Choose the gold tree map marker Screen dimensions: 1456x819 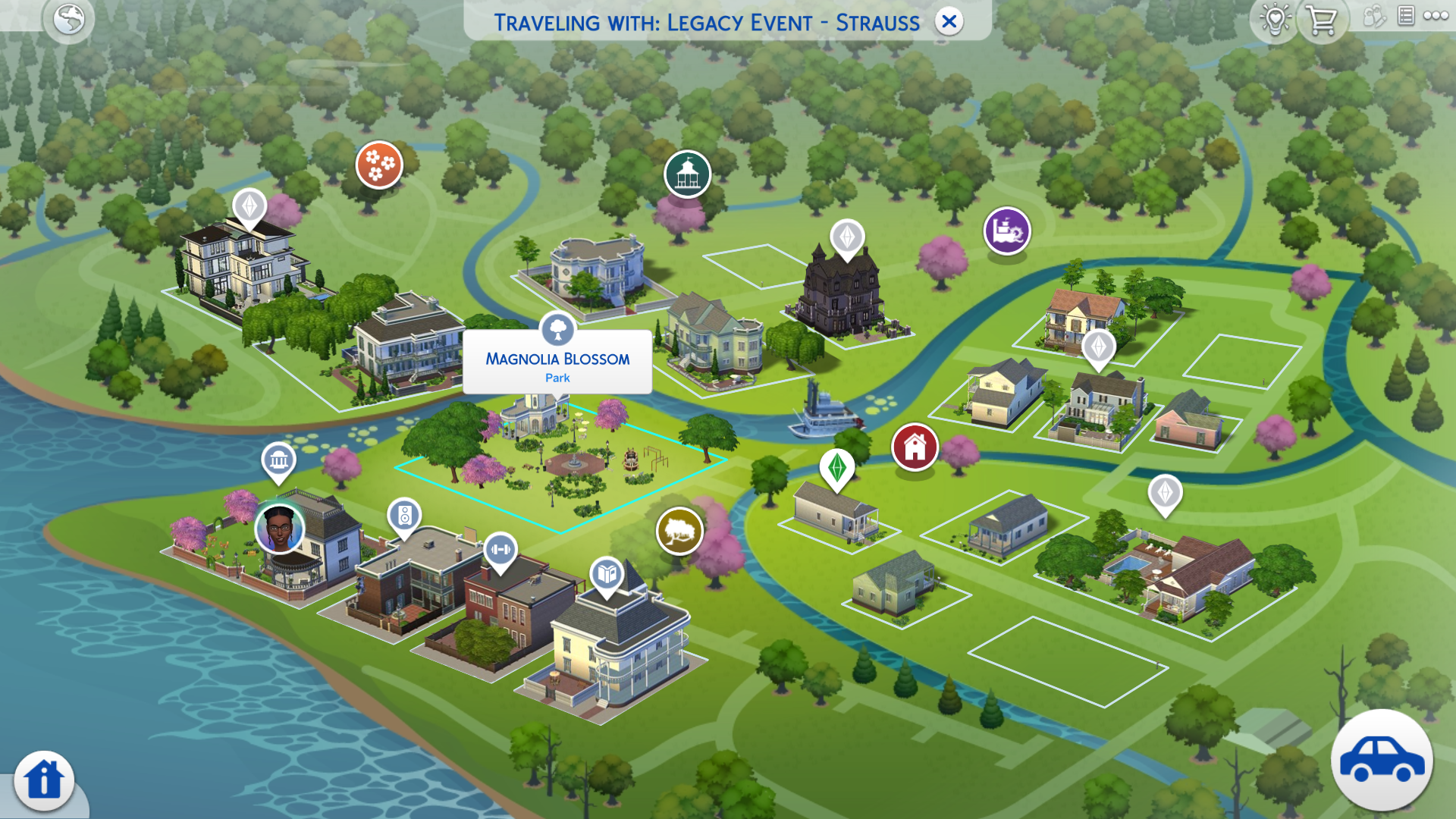coord(679,531)
